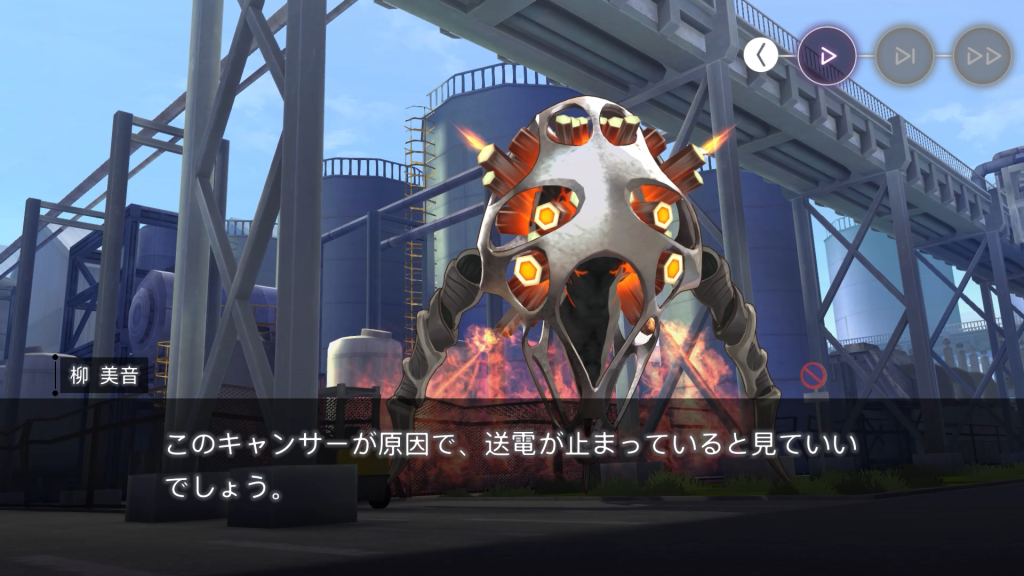Toggle auto-play with the purple play button
The height and width of the screenshot is (576, 1024).
827,56
